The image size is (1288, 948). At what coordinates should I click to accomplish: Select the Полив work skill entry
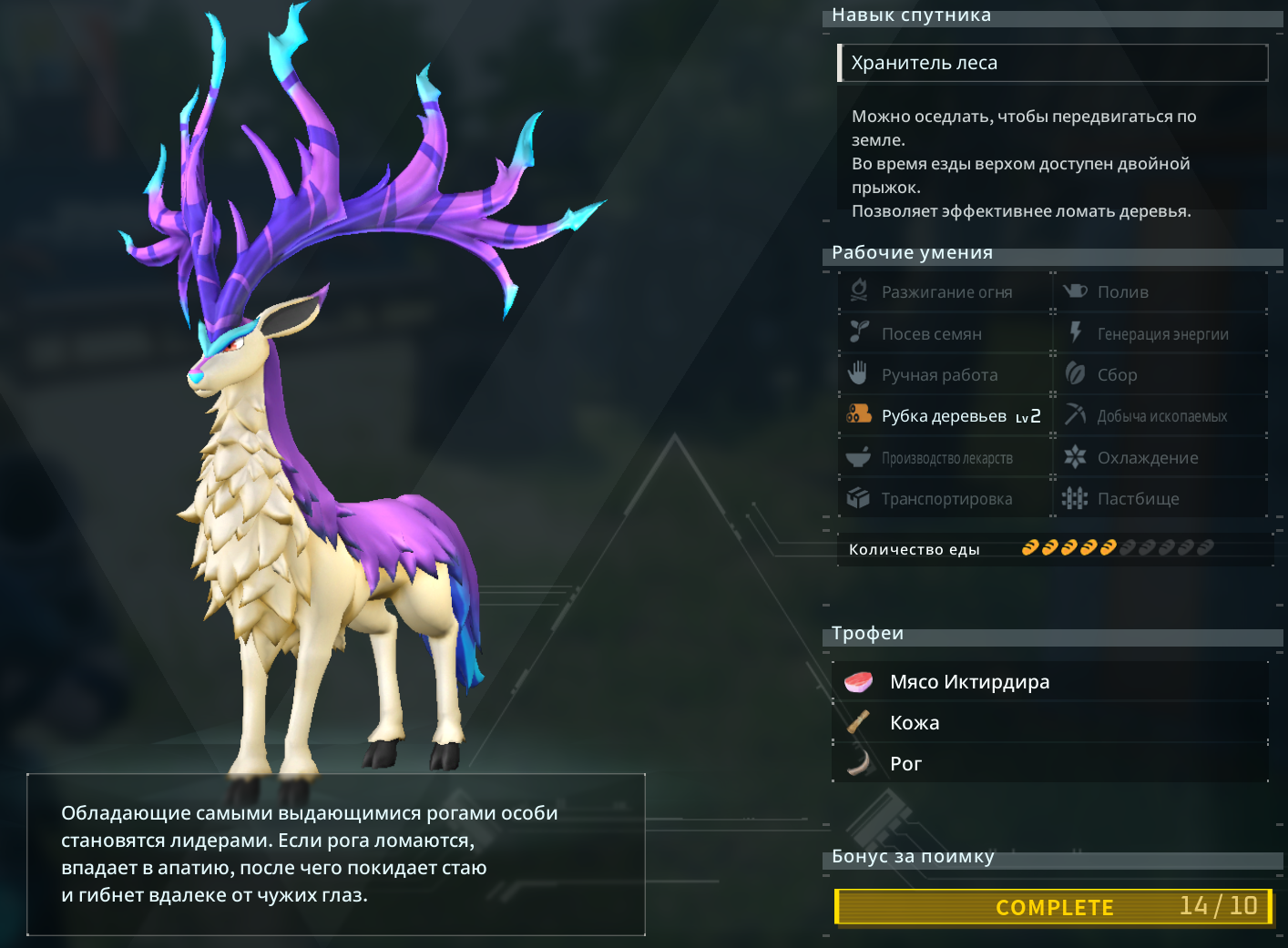[x=1160, y=292]
